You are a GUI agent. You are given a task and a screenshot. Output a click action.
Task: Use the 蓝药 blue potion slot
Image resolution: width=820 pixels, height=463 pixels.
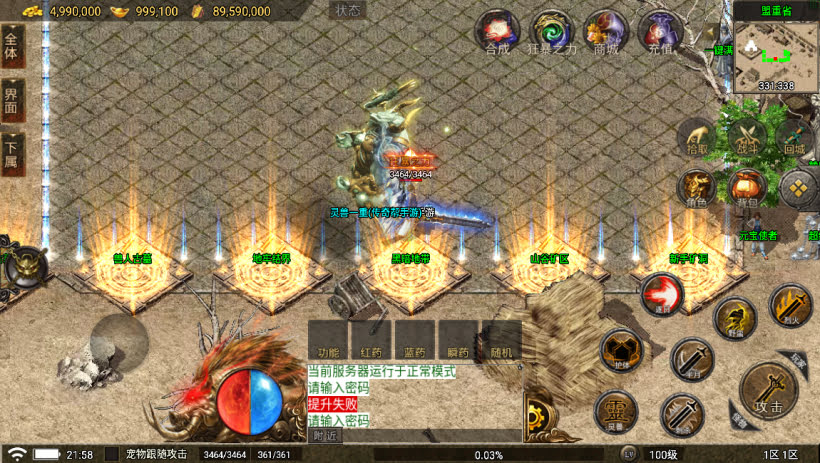(x=414, y=341)
